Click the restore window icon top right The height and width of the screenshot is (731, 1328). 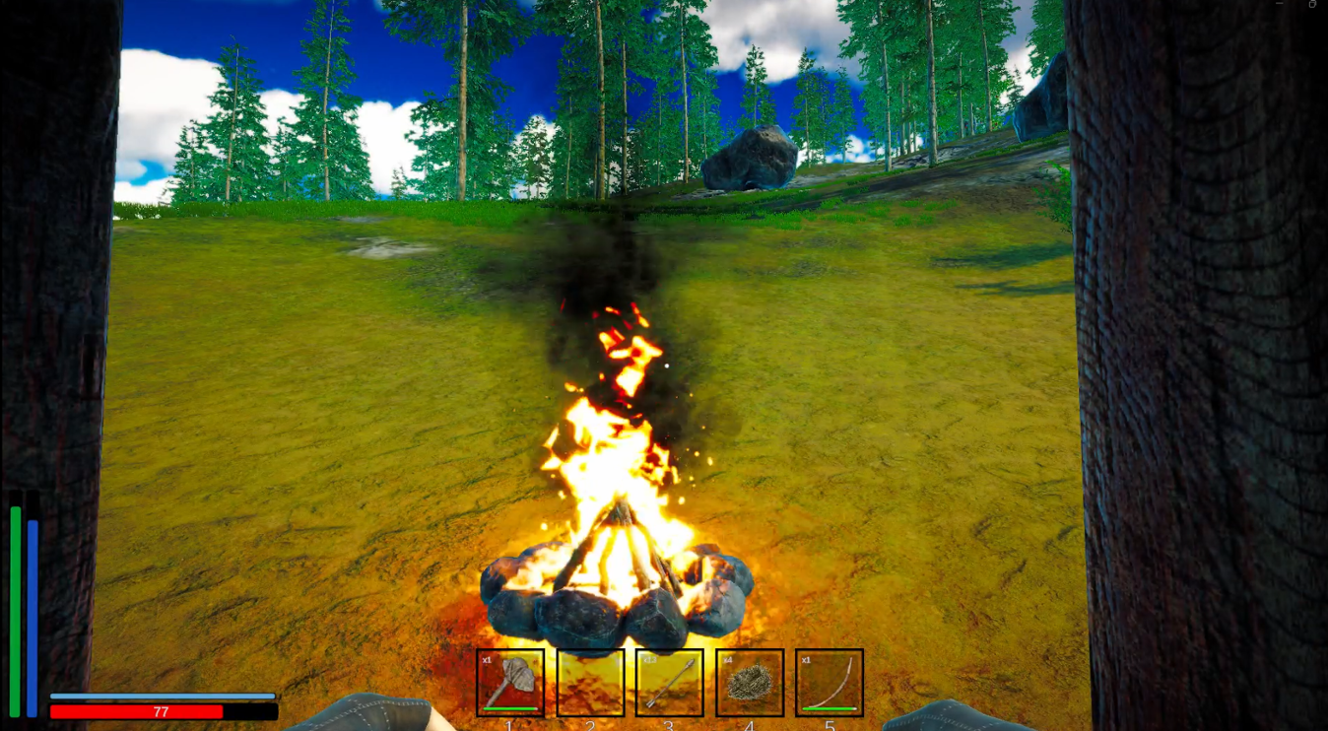pyautogui.click(x=1312, y=4)
